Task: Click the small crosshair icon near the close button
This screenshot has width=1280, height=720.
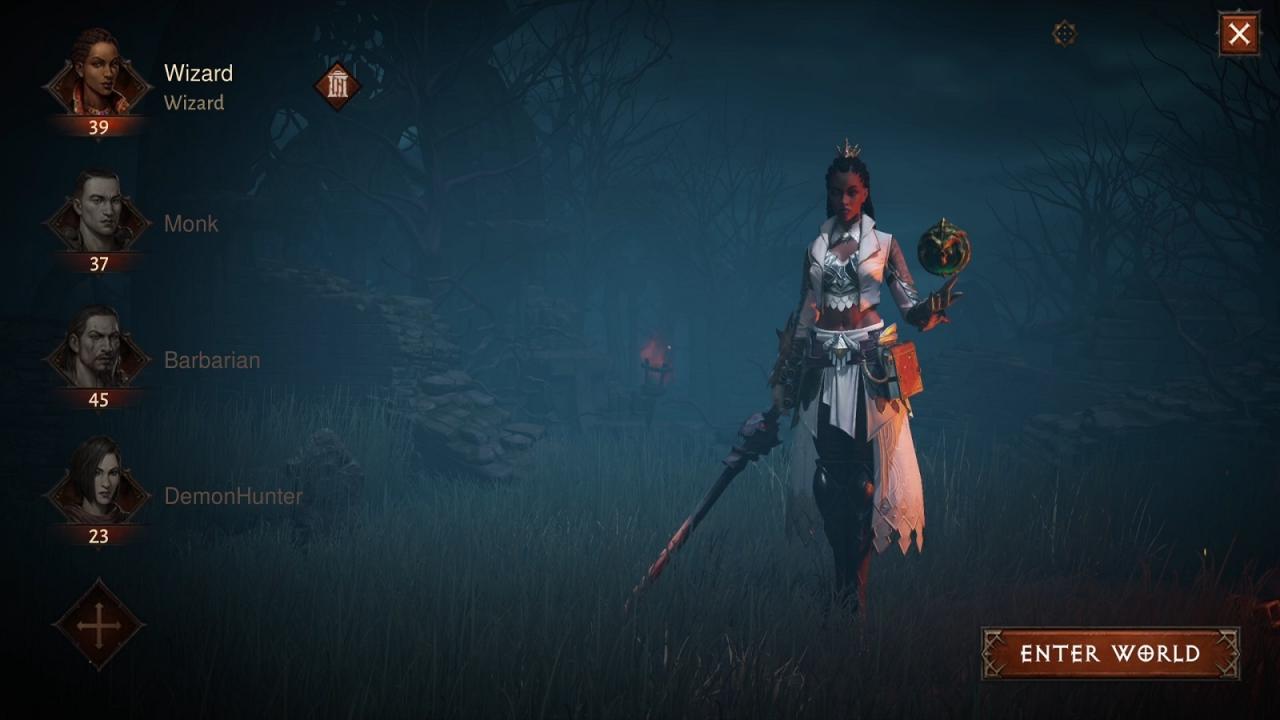Action: pos(1064,34)
